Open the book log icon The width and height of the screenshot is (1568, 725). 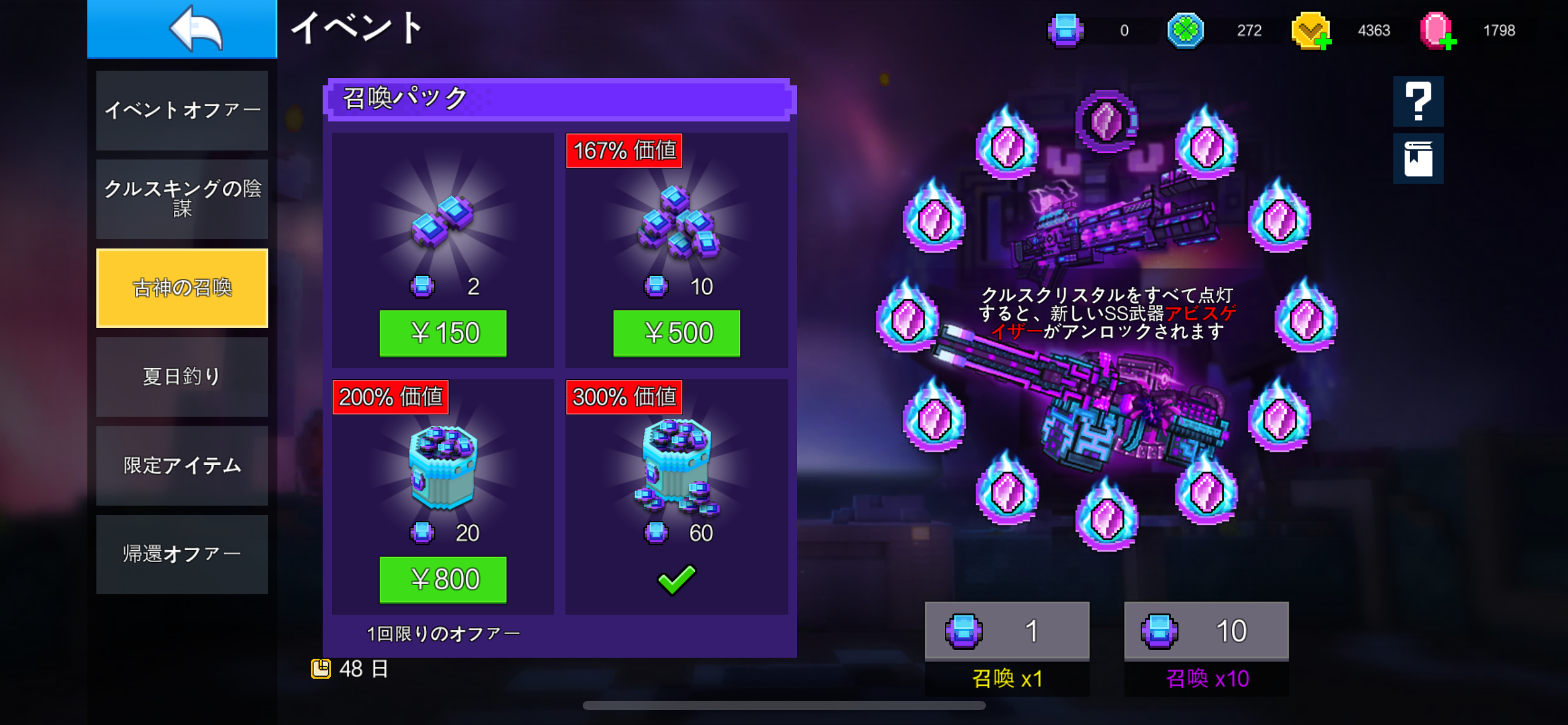point(1418,159)
